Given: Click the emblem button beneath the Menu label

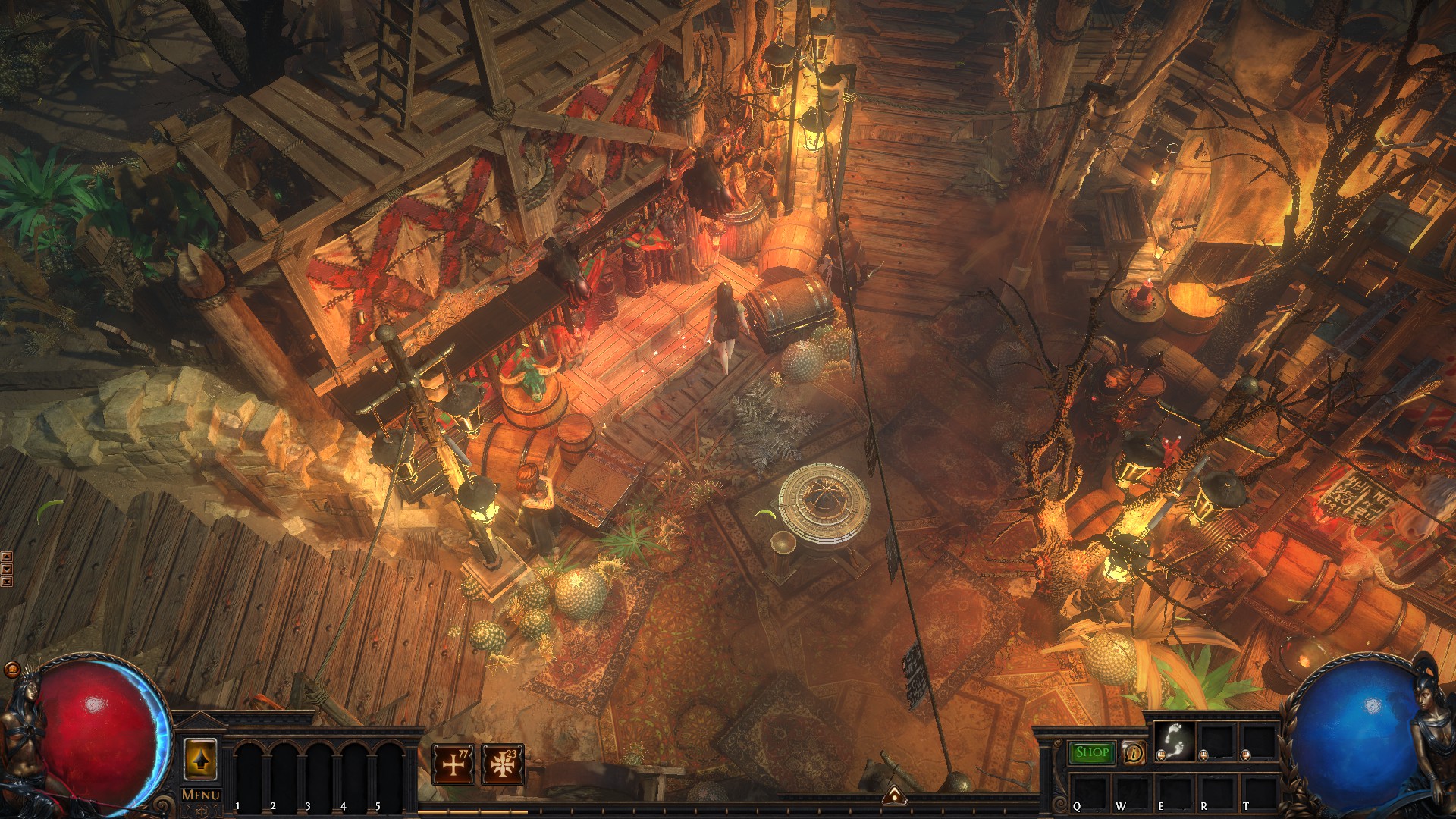Looking at the screenshot, I should 201,811.
